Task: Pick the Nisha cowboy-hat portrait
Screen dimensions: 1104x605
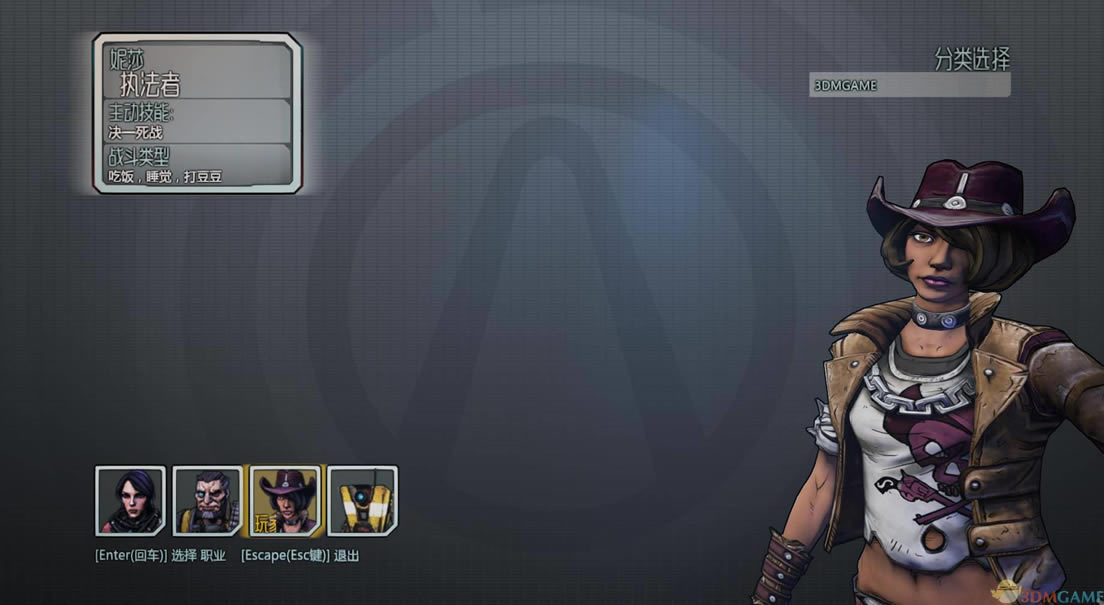Action: click(286, 500)
